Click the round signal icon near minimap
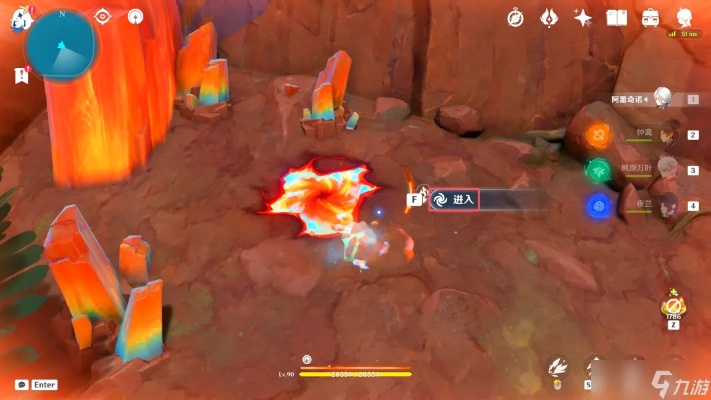The image size is (711, 400). pyautogui.click(x=135, y=17)
